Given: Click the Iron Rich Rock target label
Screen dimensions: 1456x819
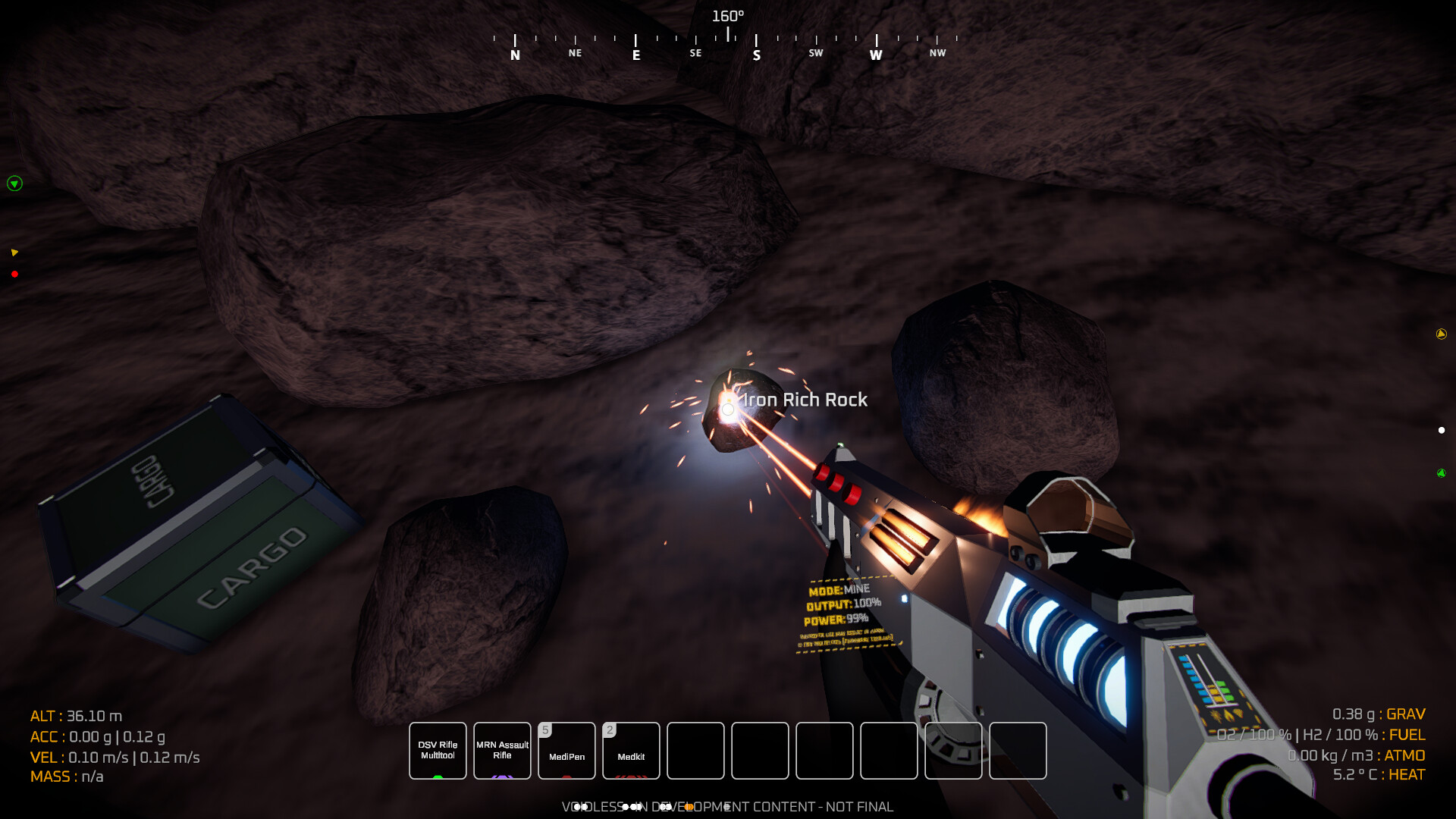Looking at the screenshot, I should coord(805,400).
